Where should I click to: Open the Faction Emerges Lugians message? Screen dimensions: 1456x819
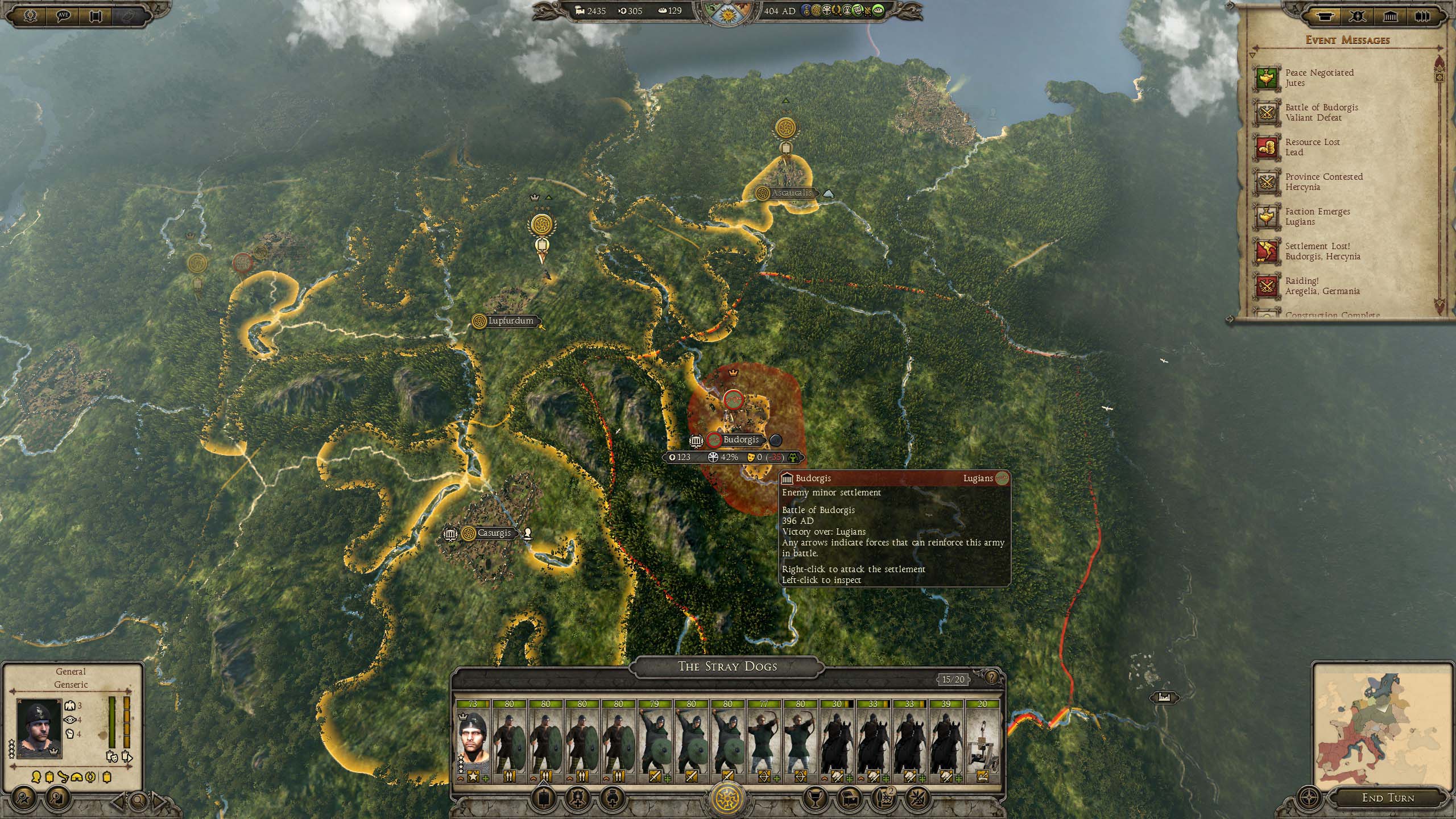pyautogui.click(x=1317, y=217)
